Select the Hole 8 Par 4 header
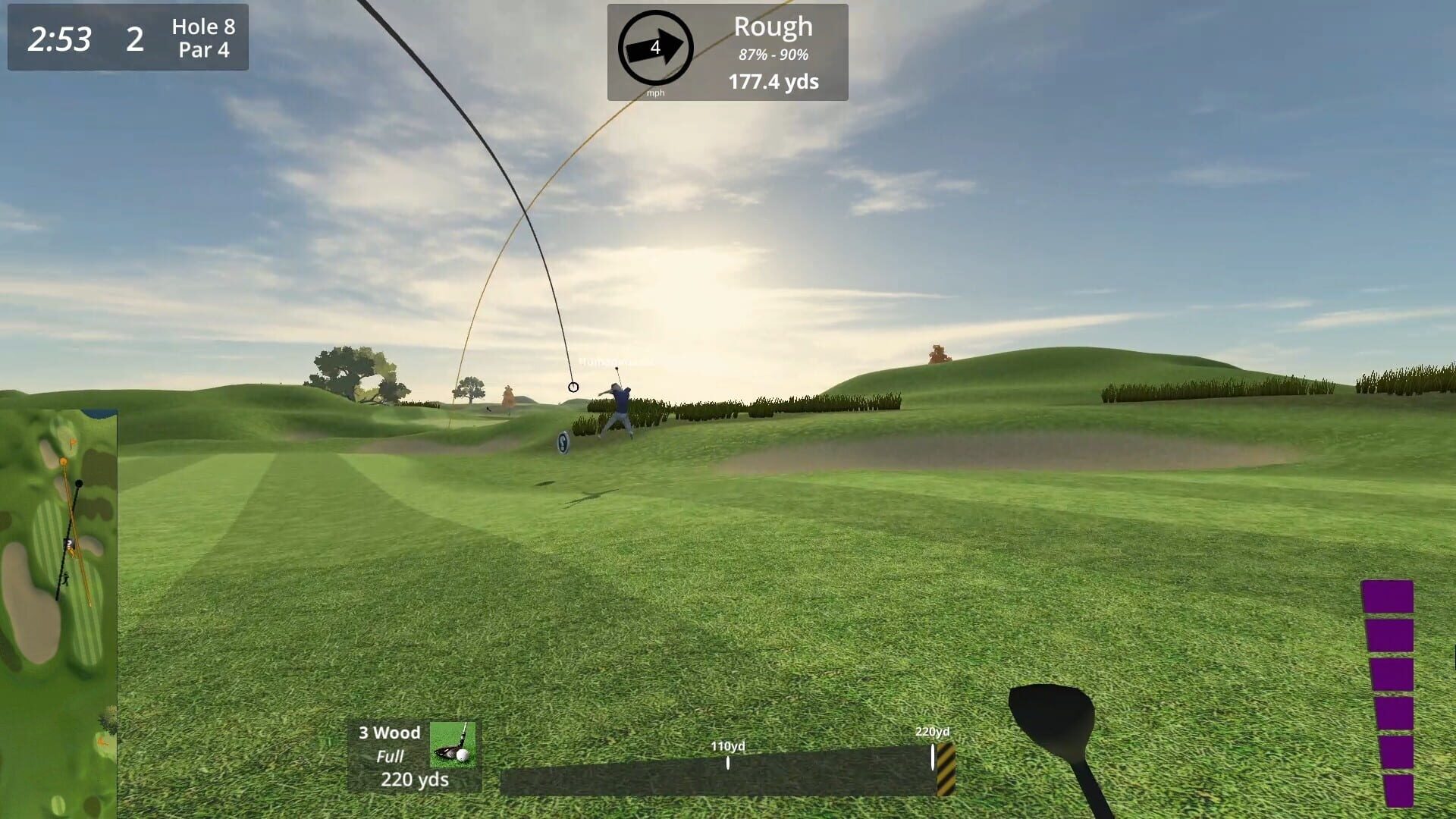This screenshot has width=1456, height=819. pos(201,37)
